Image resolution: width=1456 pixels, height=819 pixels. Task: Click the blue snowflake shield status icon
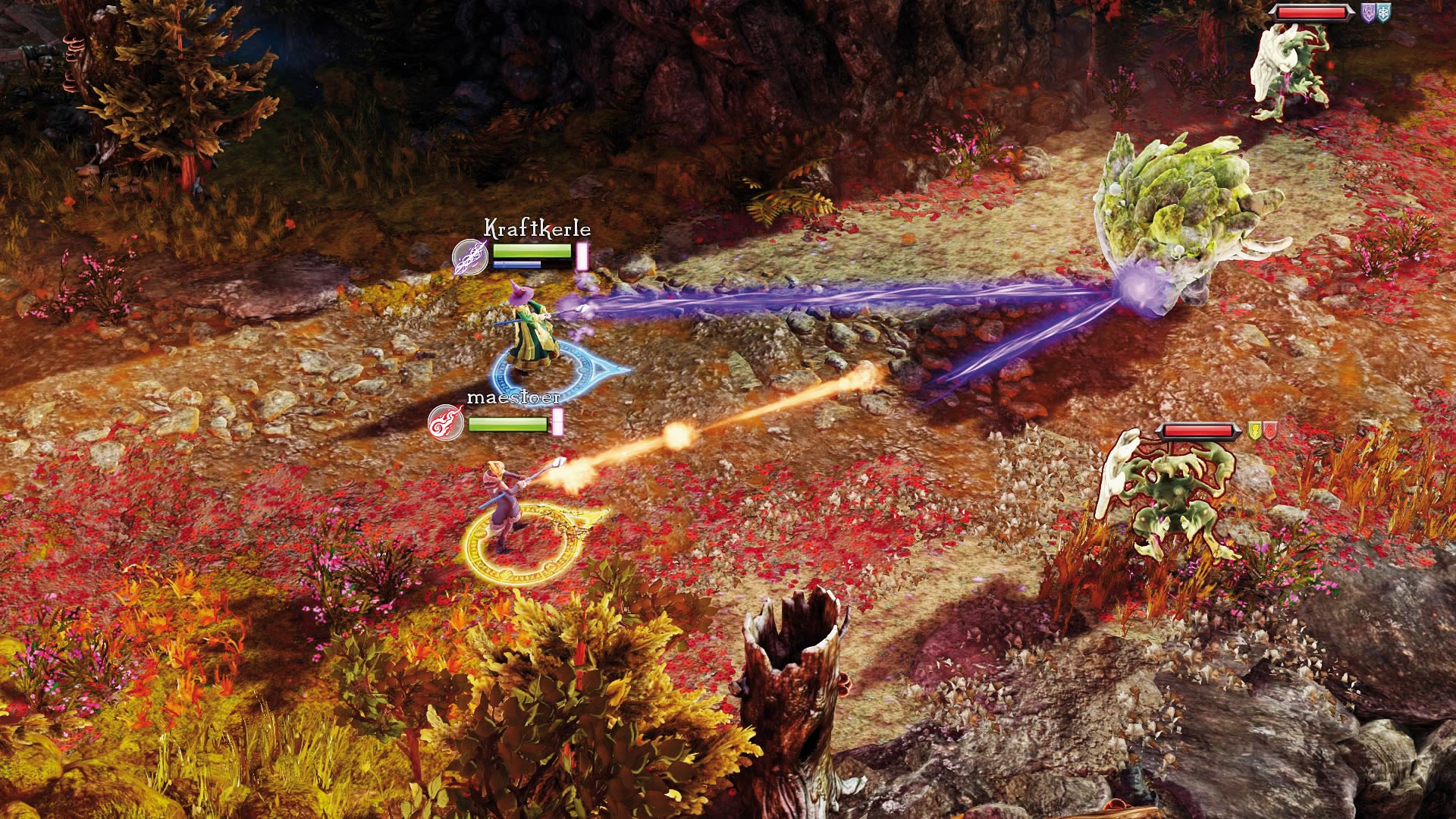[1384, 13]
